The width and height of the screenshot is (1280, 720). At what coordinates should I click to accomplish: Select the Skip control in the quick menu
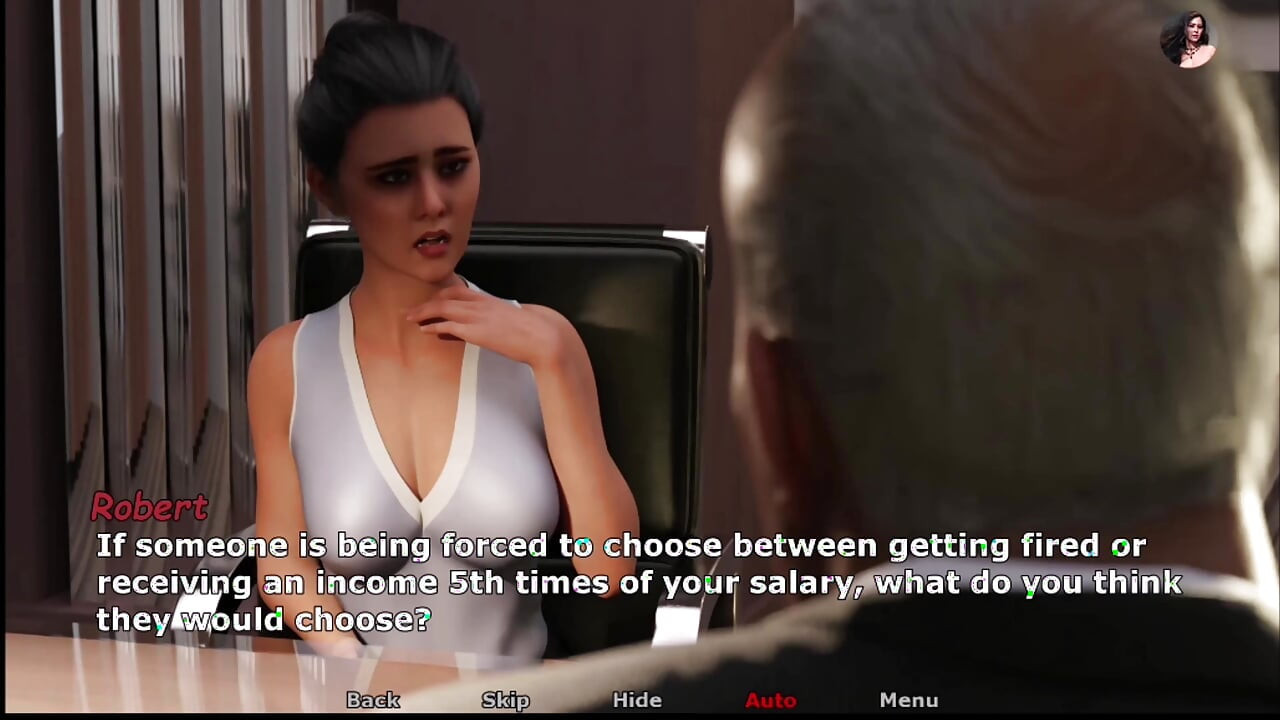point(505,700)
